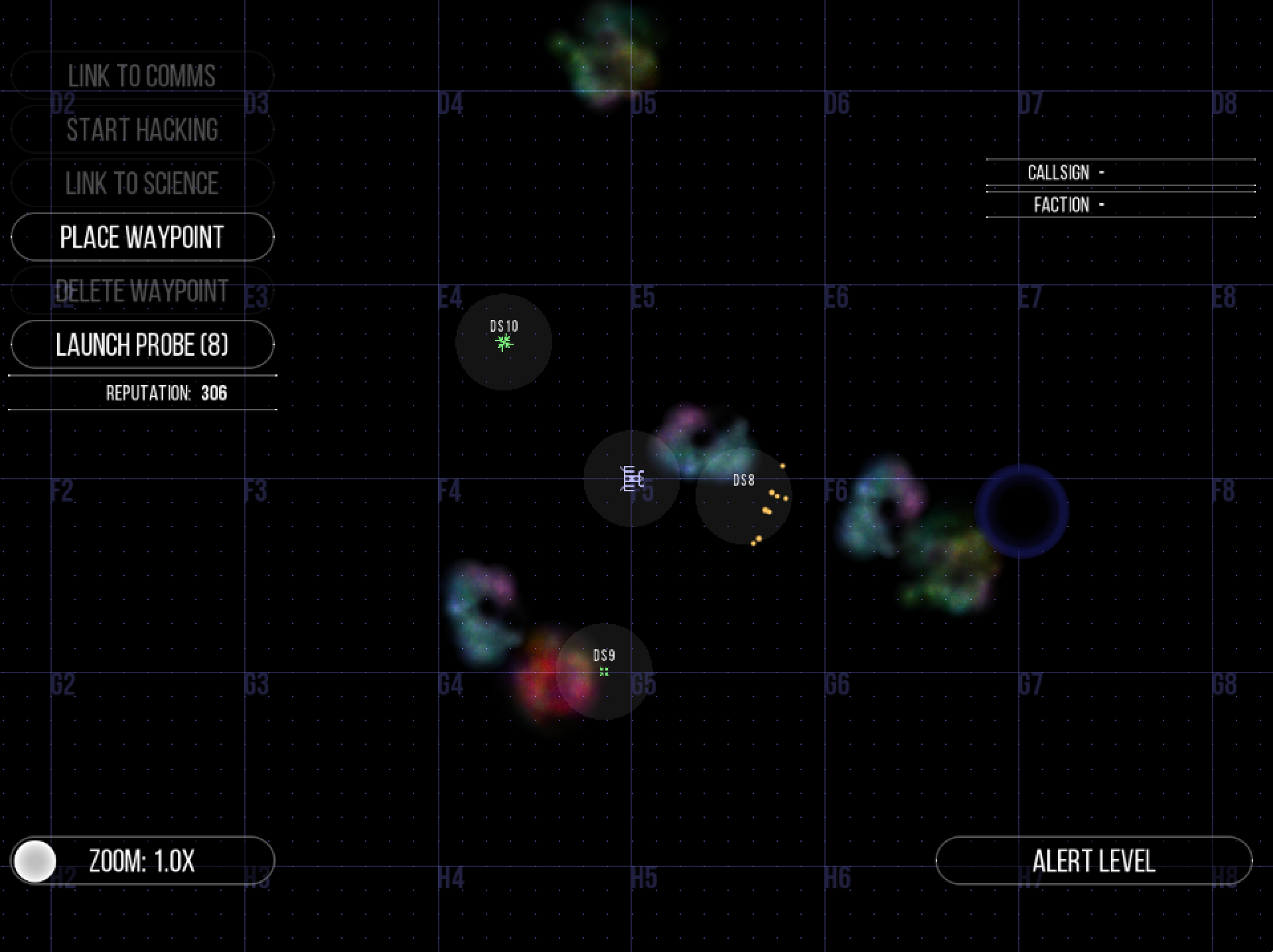The width and height of the screenshot is (1273, 952).
Task: Click the DS8 station marker
Action: (744, 481)
